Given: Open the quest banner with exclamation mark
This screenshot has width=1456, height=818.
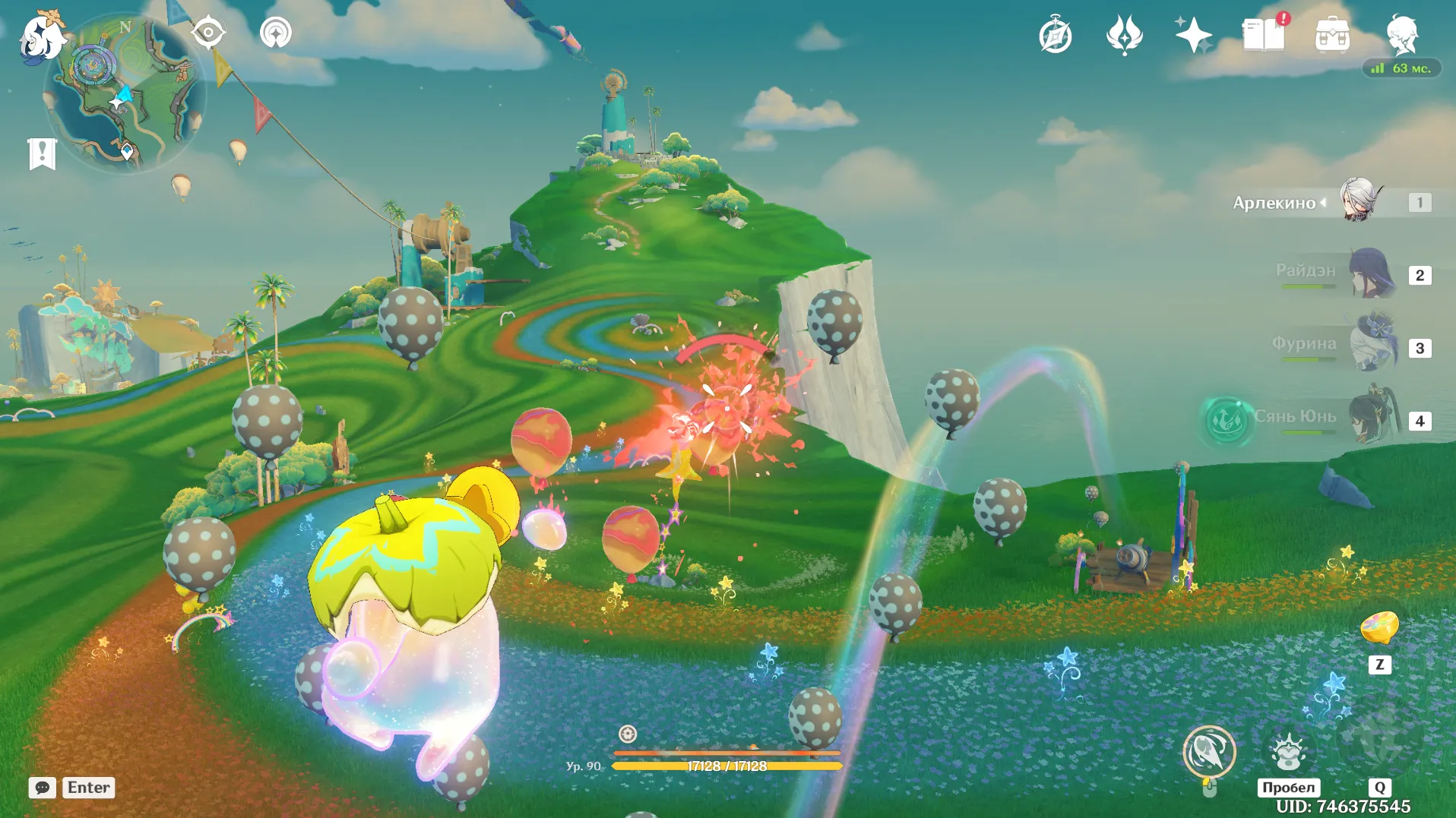Looking at the screenshot, I should tap(42, 153).
